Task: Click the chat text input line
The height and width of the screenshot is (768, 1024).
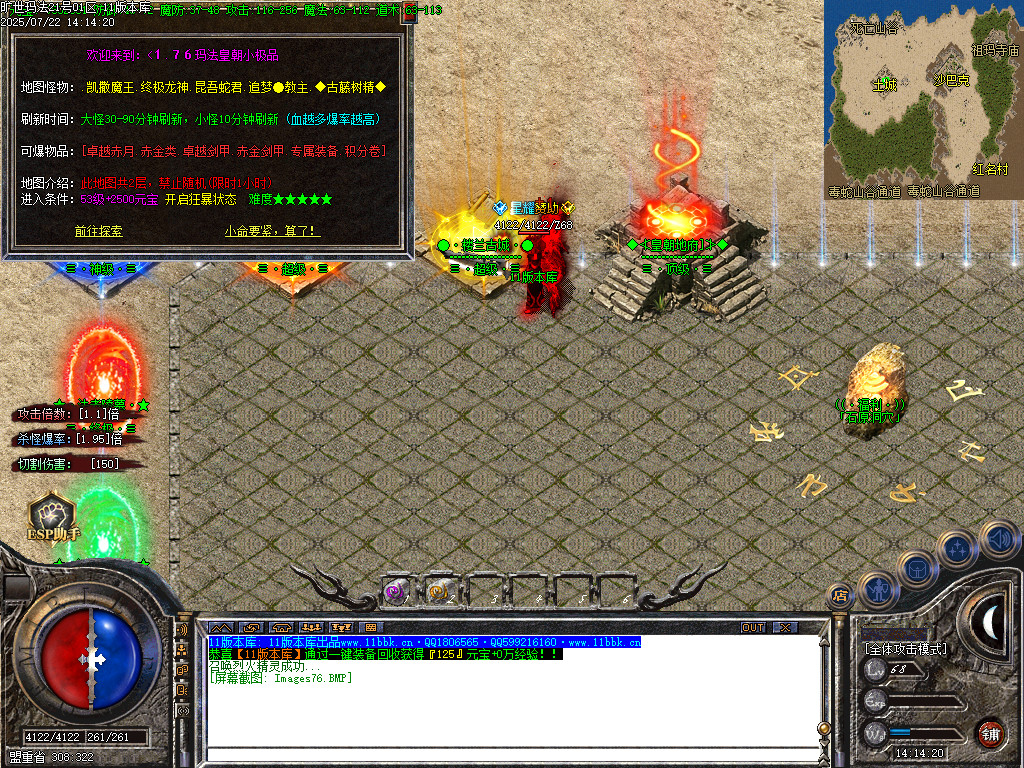Action: (510, 754)
